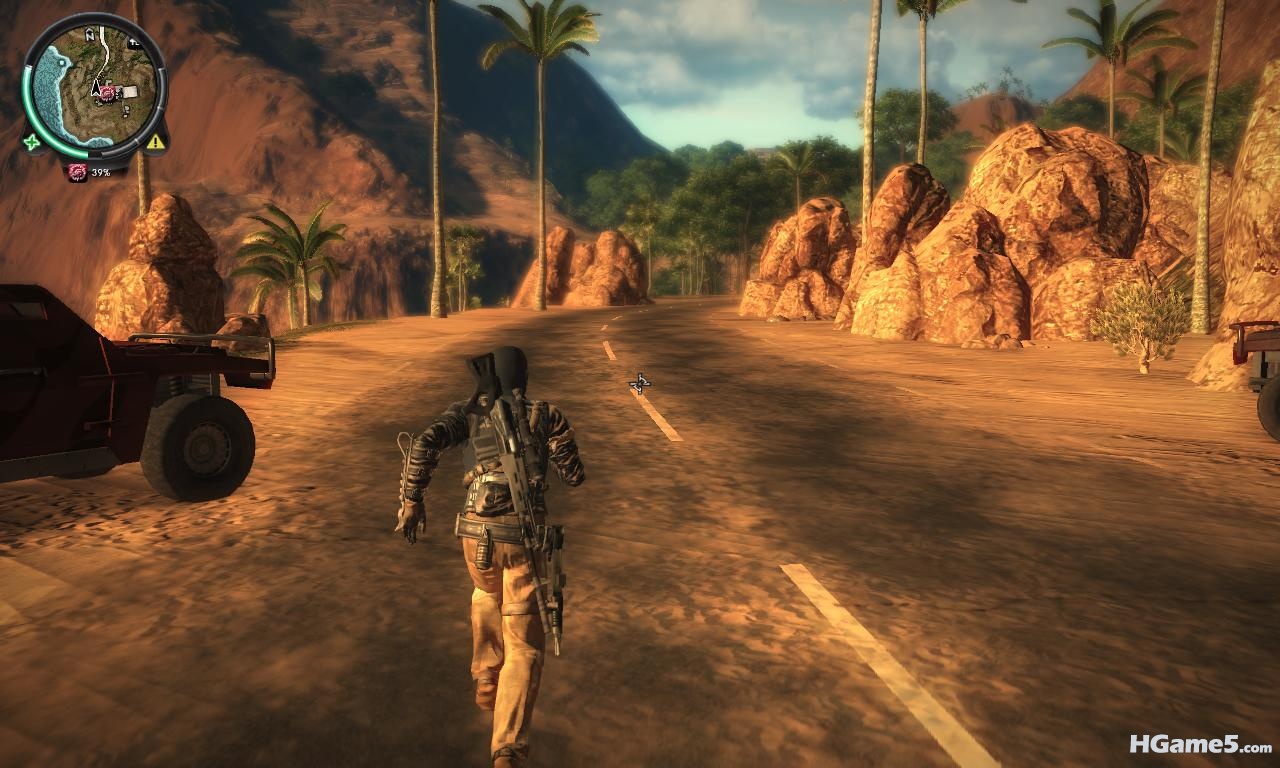1280x768 pixels.
Task: Click the green health cross icon
Action: point(32,141)
